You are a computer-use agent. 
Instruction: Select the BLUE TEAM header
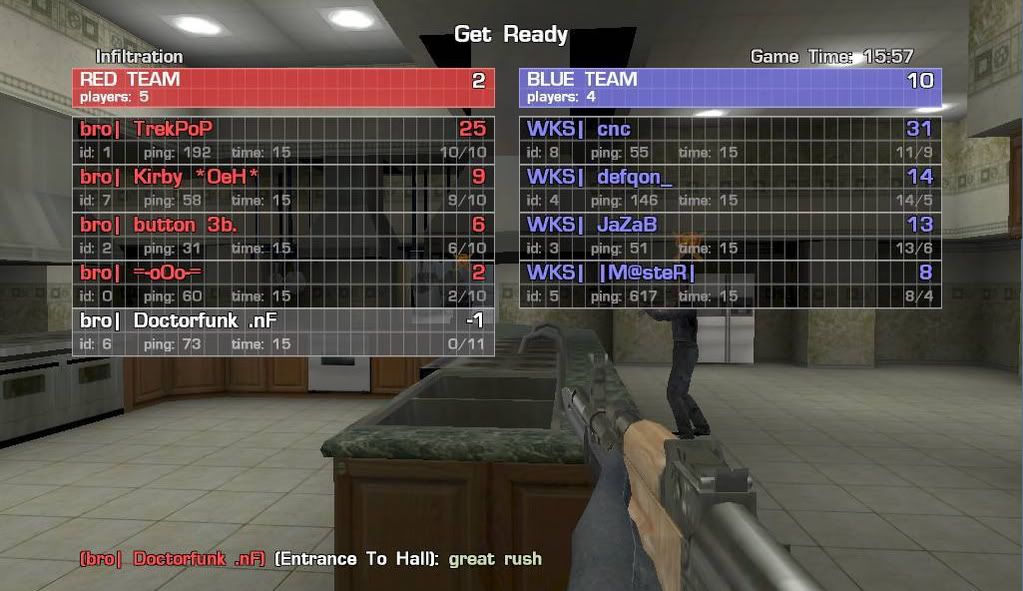pos(730,87)
